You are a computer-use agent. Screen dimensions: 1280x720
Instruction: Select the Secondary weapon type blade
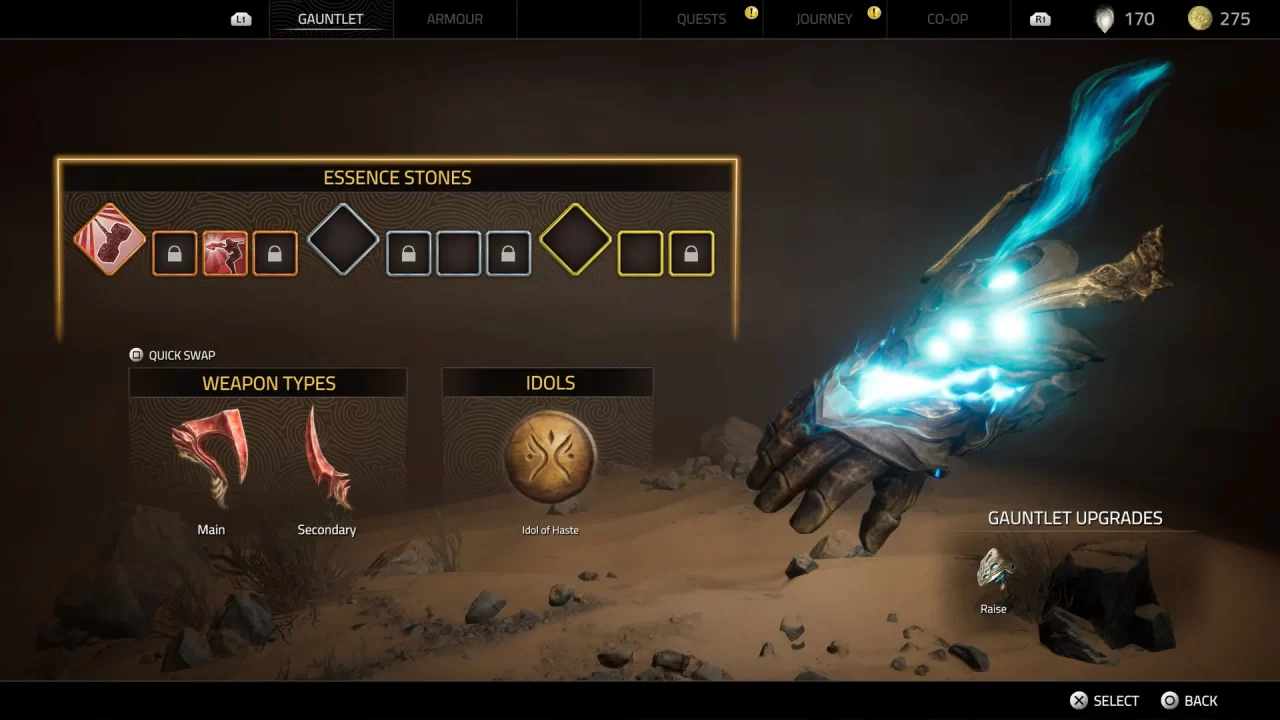pyautogui.click(x=327, y=458)
